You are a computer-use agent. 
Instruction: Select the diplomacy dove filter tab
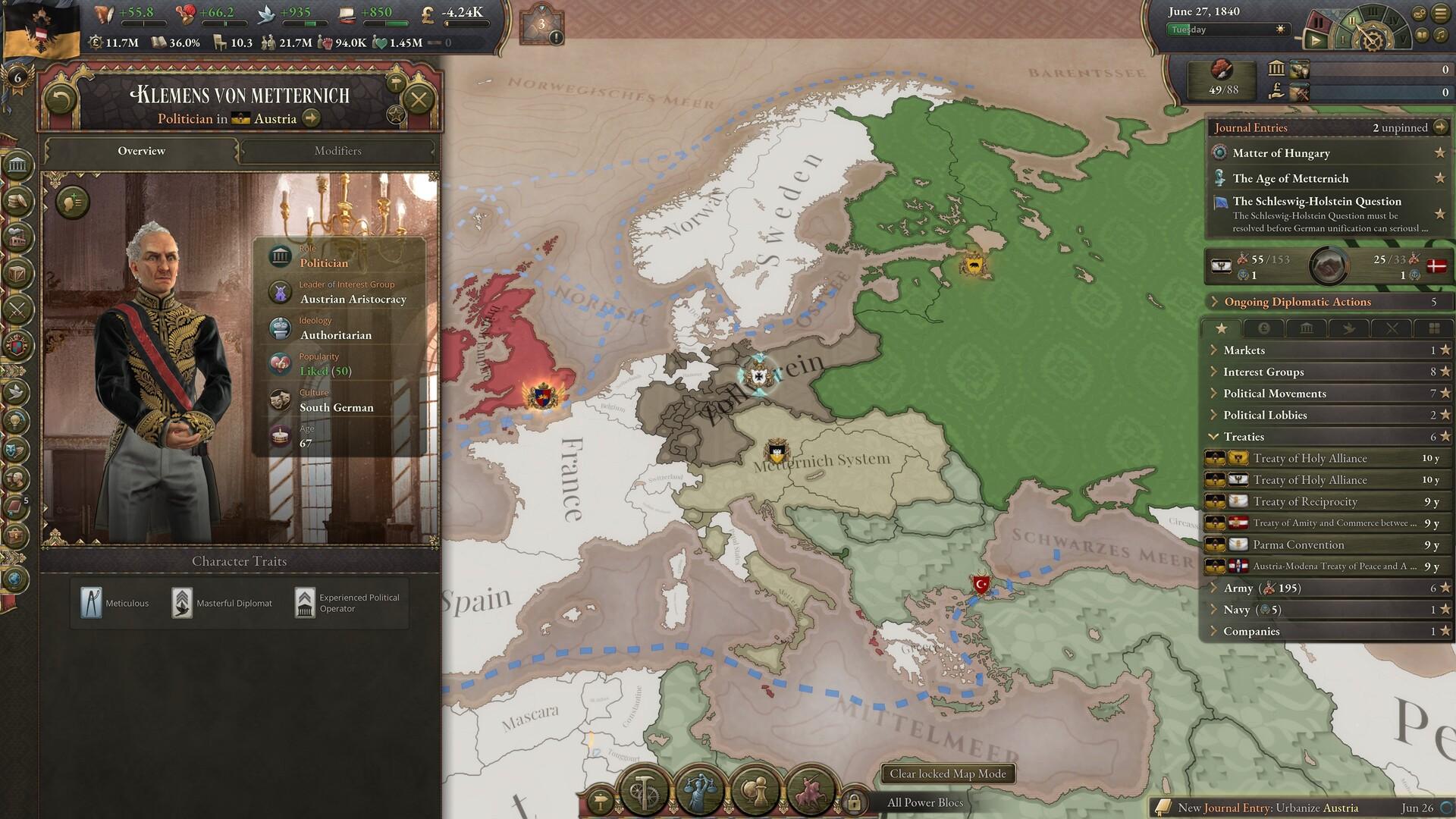(1349, 328)
